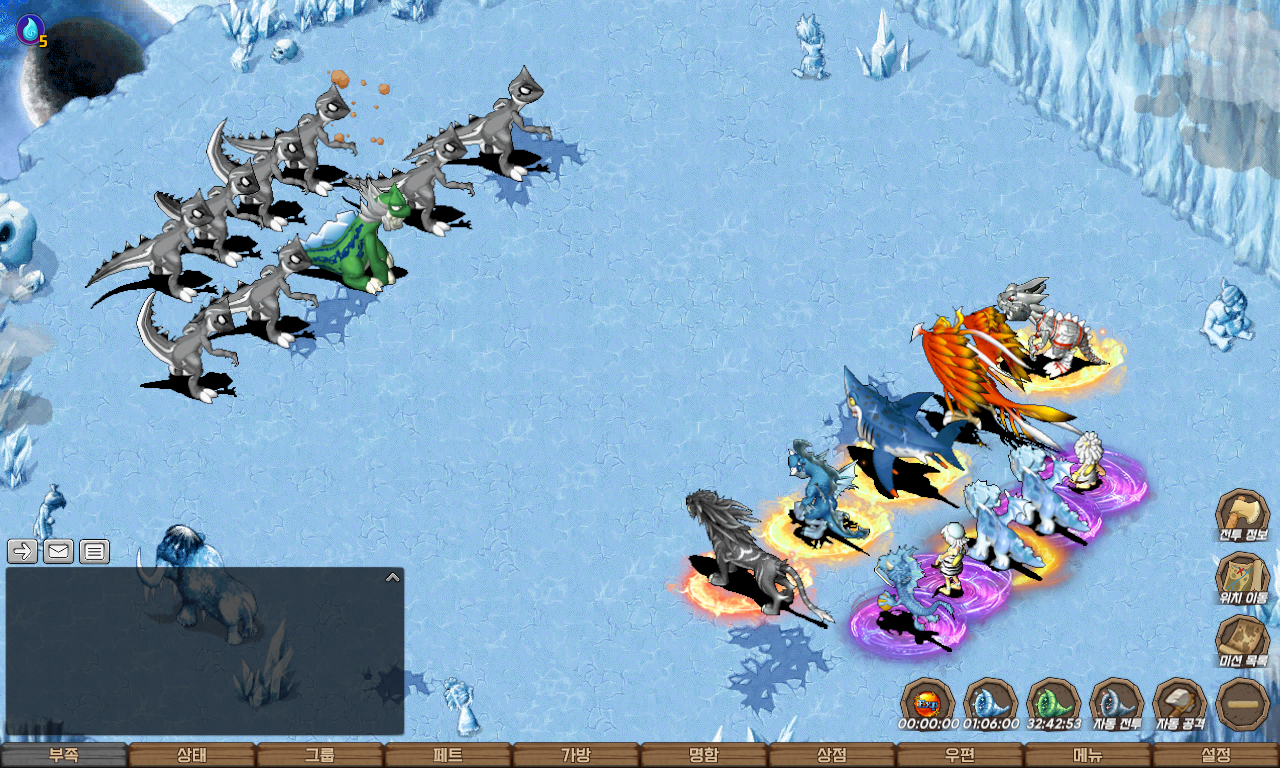Open the 그룹 (group) menu

[x=320, y=755]
